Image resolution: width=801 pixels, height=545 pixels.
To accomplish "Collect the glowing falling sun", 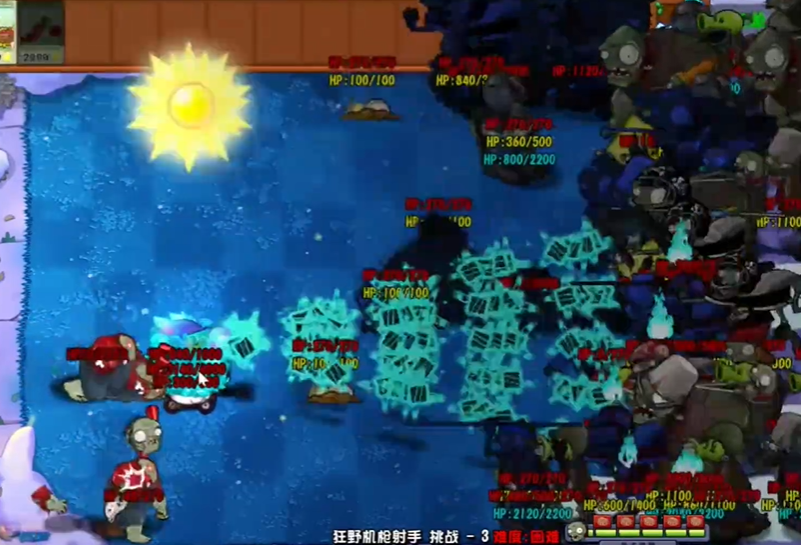I will pos(189,104).
